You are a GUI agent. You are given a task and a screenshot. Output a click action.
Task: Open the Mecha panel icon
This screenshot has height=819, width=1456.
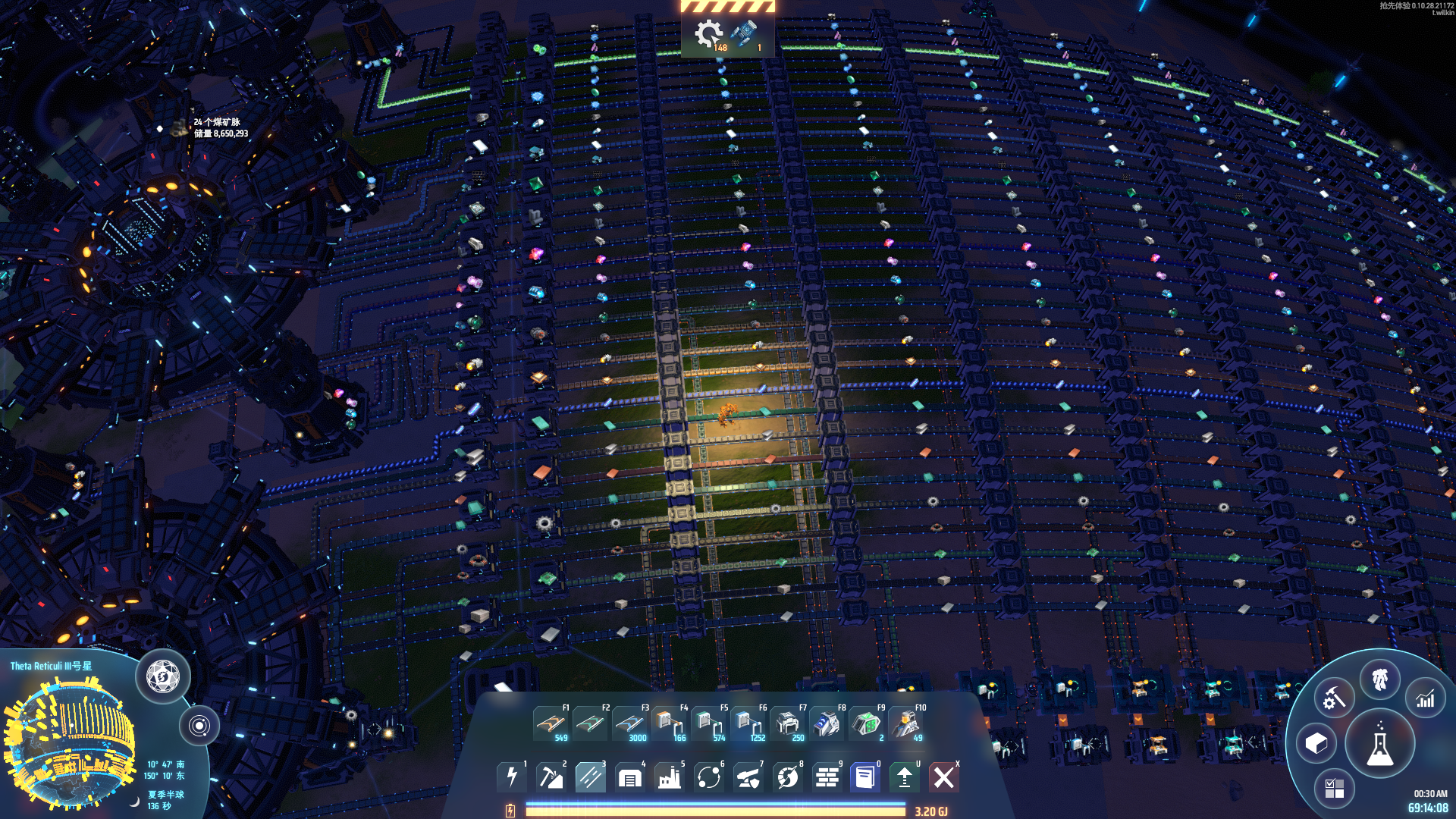(x=1380, y=679)
